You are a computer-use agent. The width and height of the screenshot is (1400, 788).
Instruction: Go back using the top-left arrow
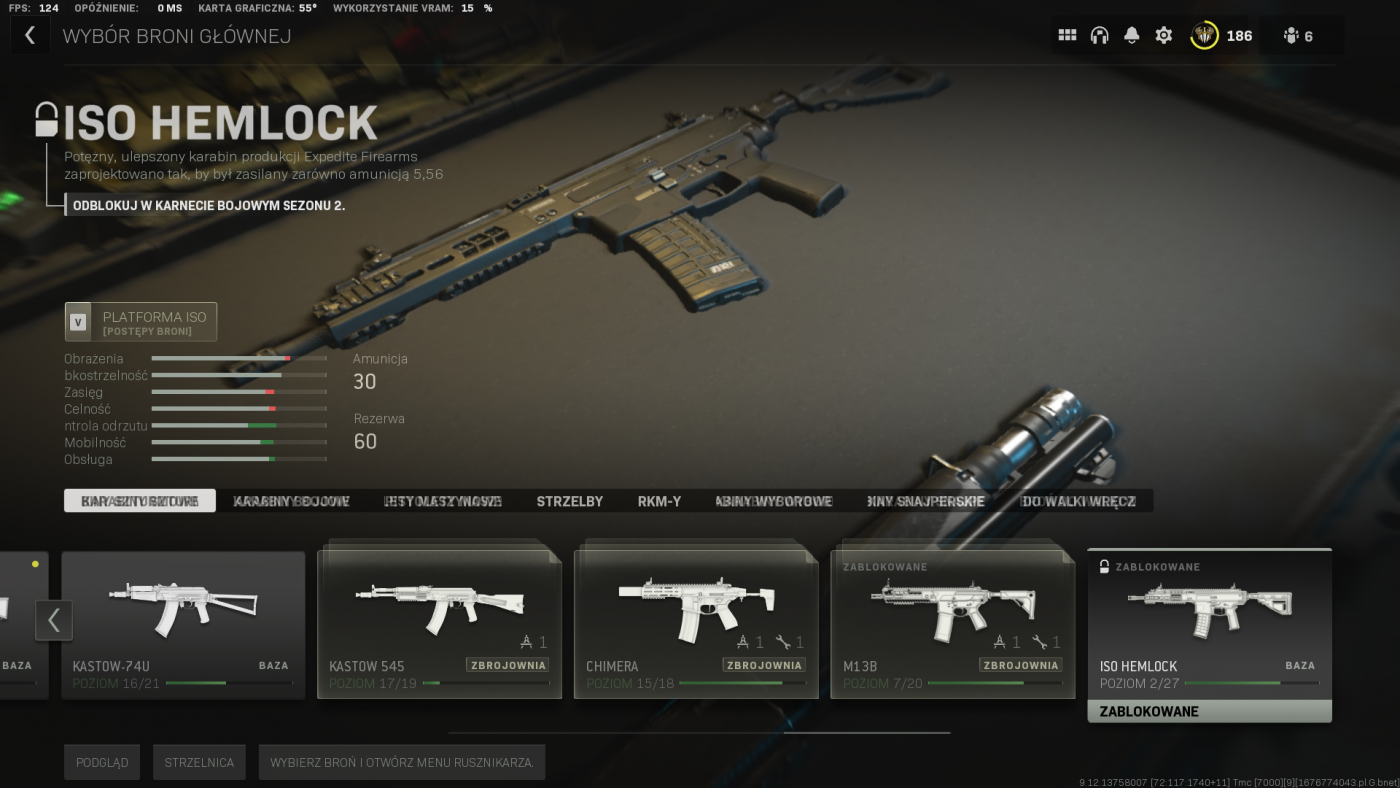pos(30,36)
